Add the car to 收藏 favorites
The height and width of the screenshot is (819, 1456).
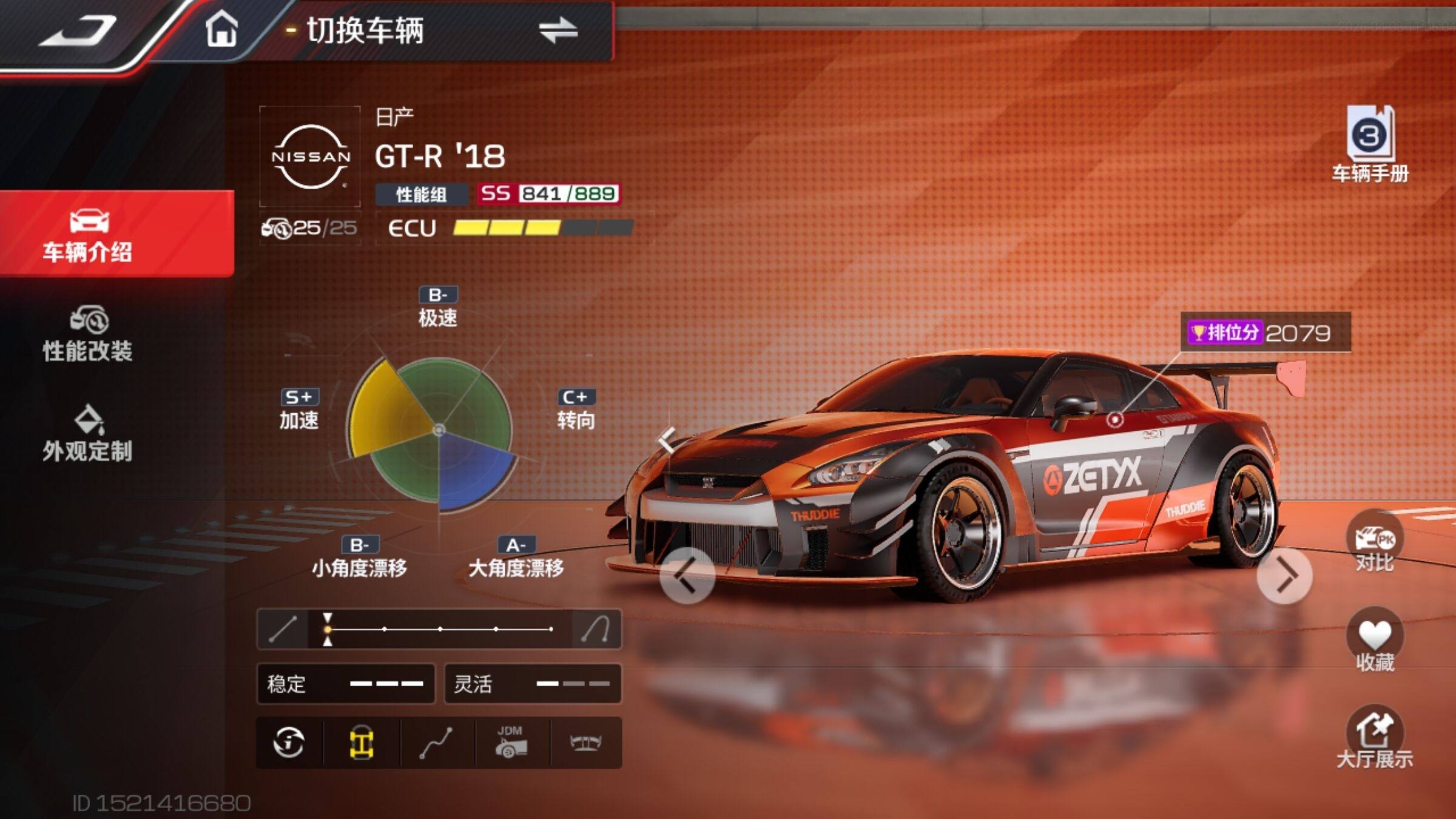(x=1374, y=642)
